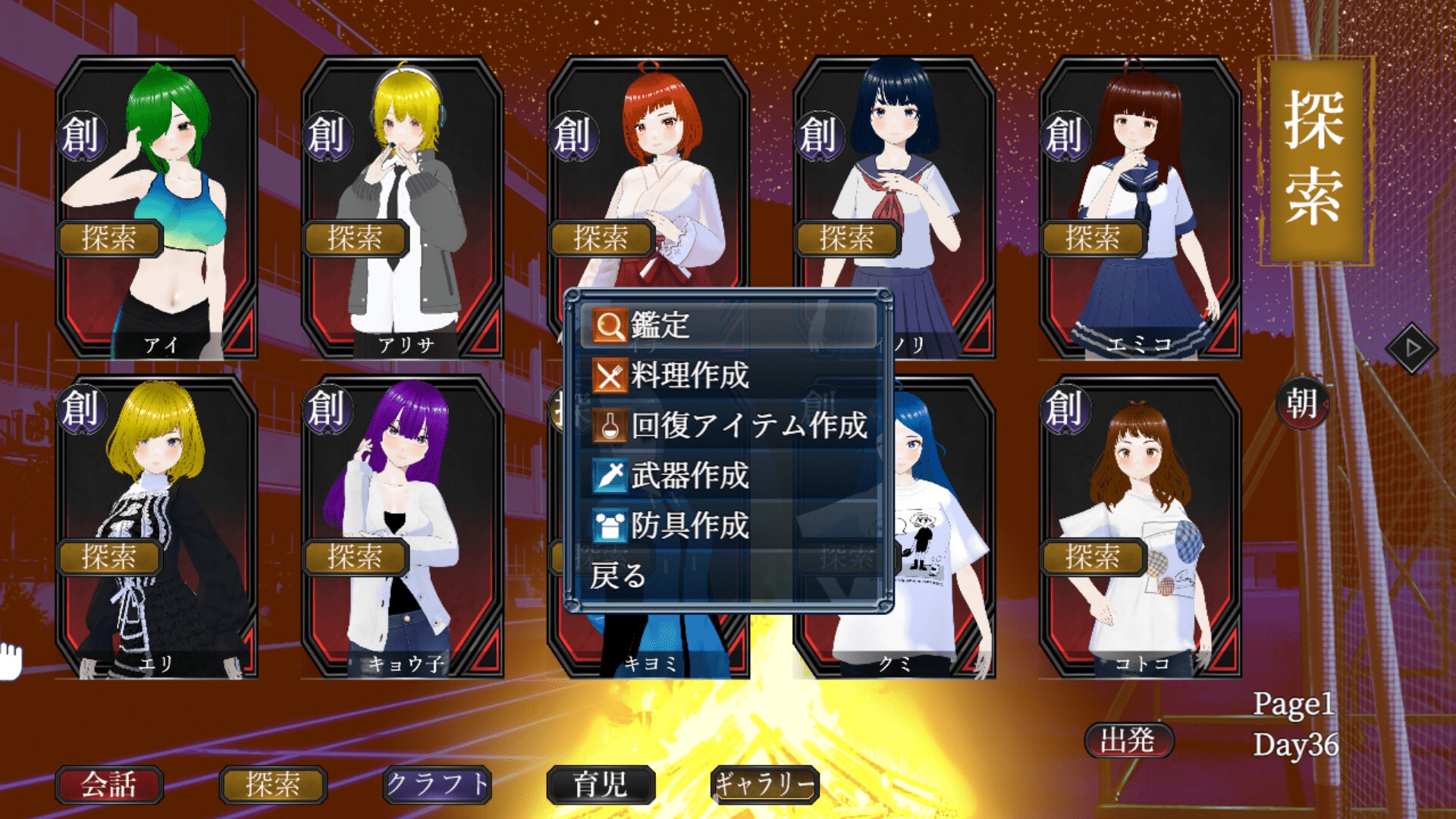Screen dimensions: 1456x819
Task: Toggle 探索 on エミコ's card
Action: pyautogui.click(x=1093, y=238)
